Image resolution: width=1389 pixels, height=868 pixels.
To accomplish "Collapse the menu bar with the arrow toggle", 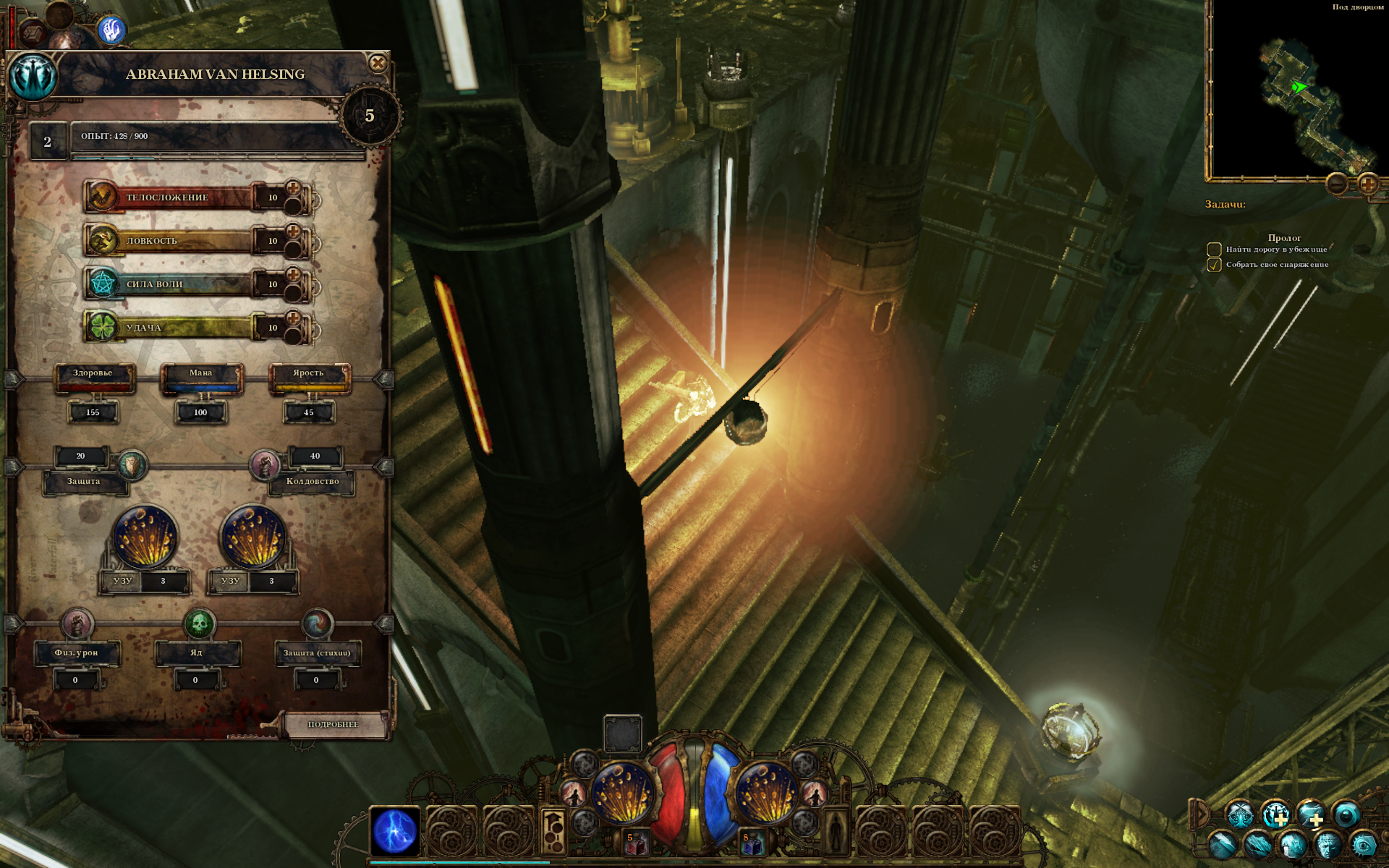I will [1201, 814].
